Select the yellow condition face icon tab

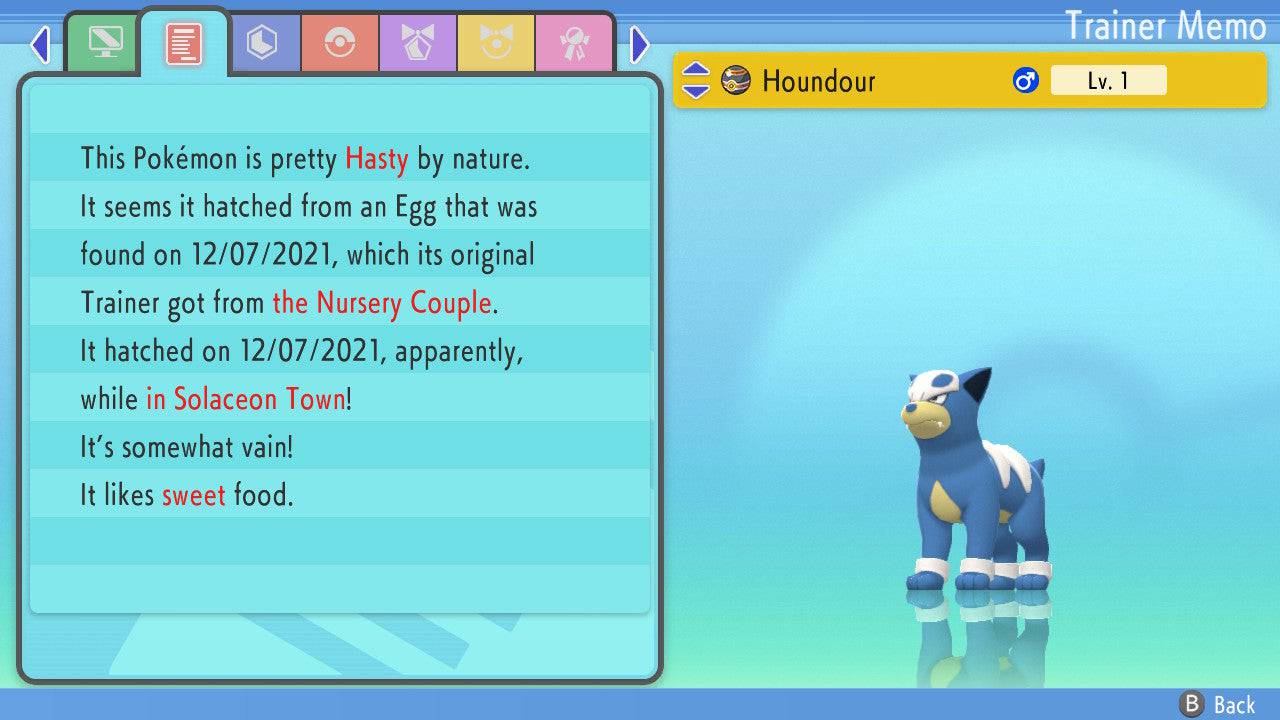497,42
